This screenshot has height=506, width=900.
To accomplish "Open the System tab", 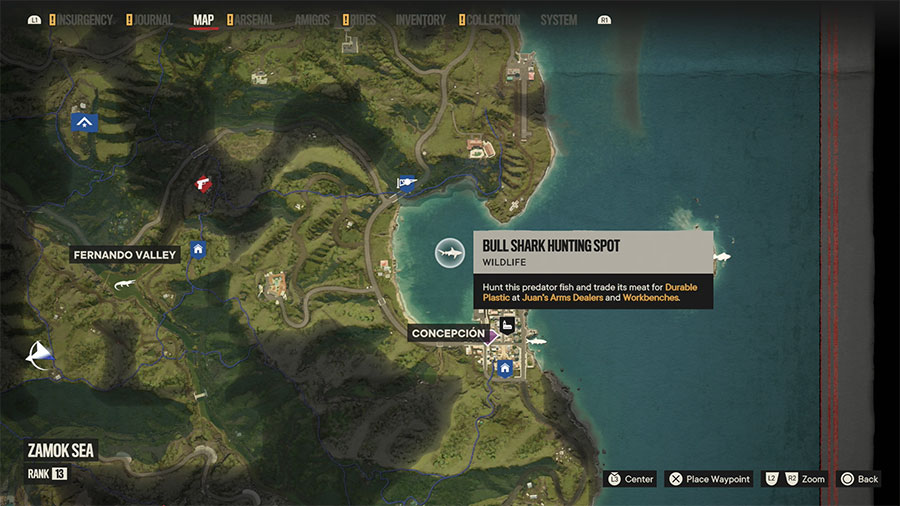I will pyautogui.click(x=558, y=20).
